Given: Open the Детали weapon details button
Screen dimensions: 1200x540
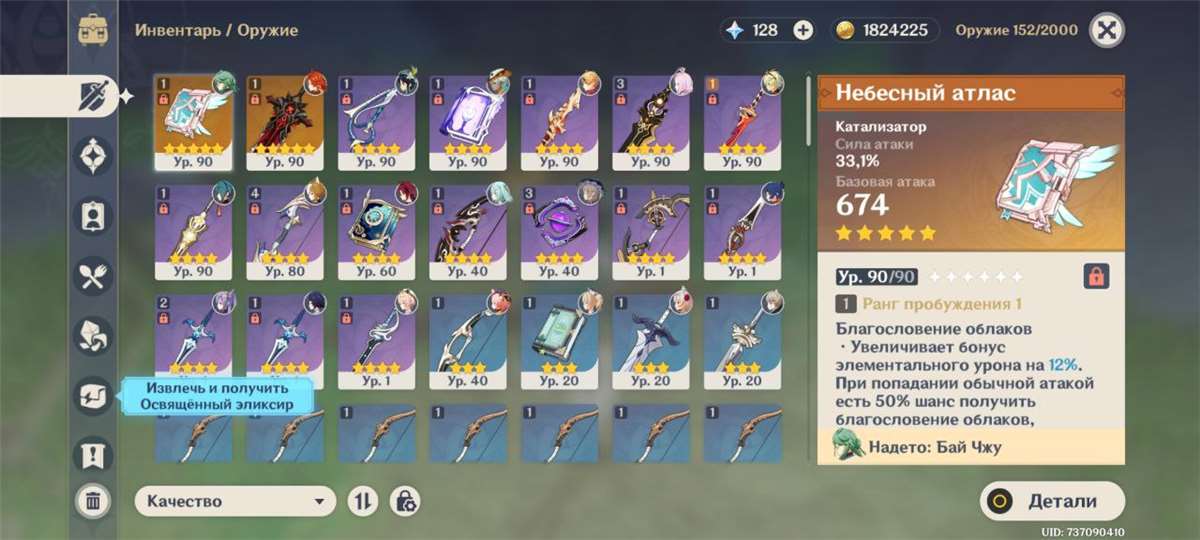Looking at the screenshot, I should [1052, 501].
